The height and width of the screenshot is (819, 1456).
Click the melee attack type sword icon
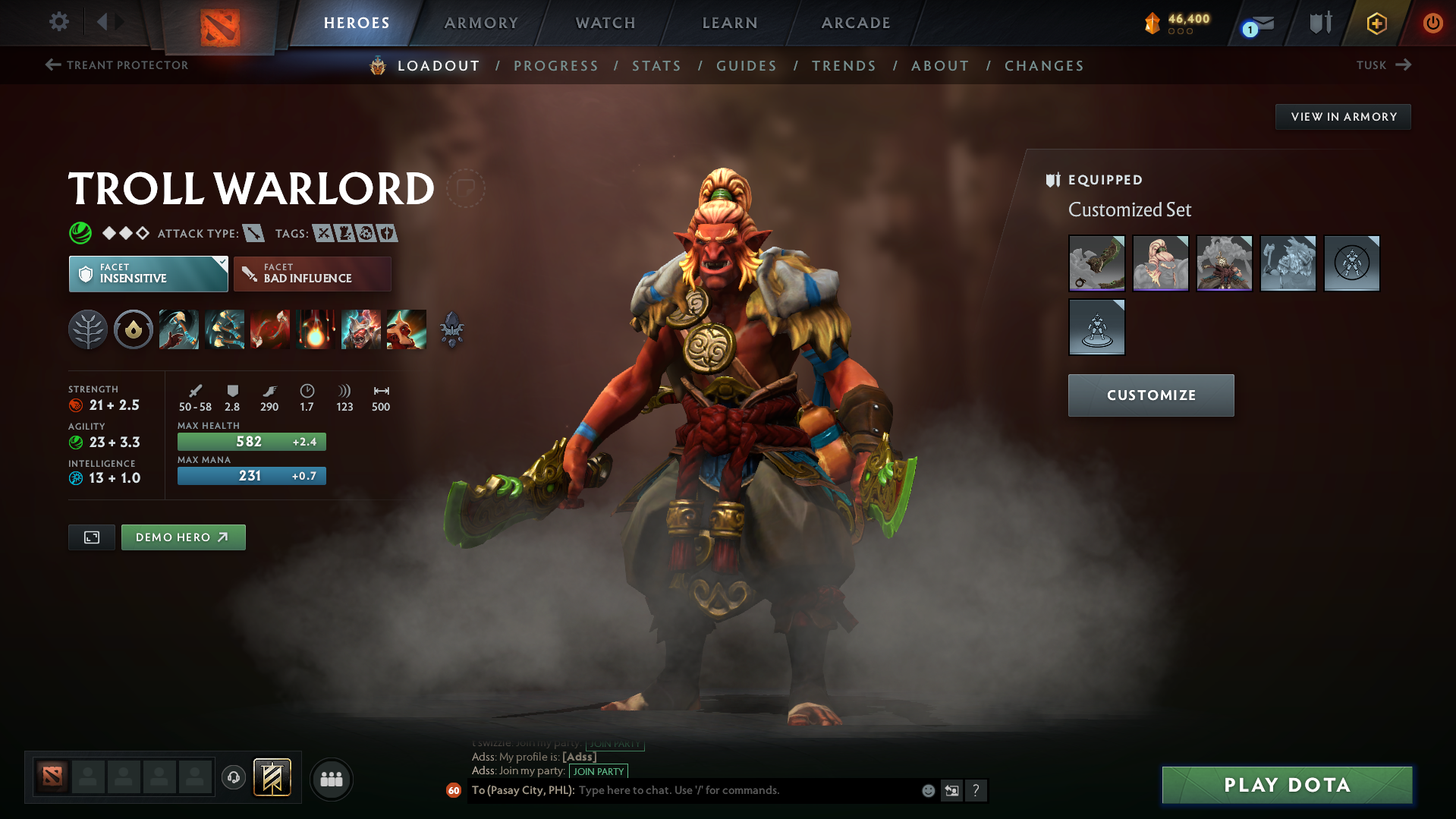[252, 233]
